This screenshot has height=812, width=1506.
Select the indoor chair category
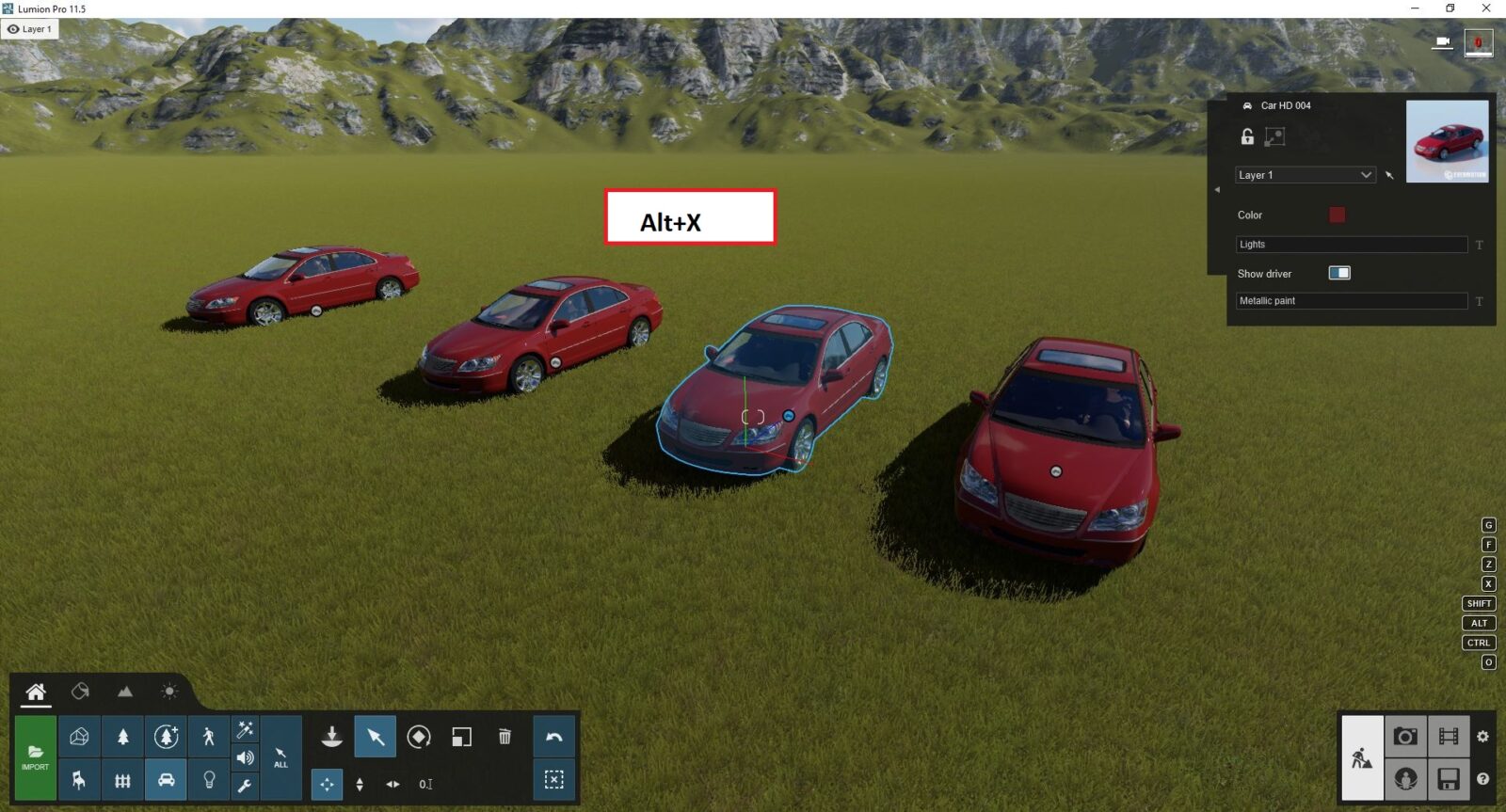click(79, 780)
